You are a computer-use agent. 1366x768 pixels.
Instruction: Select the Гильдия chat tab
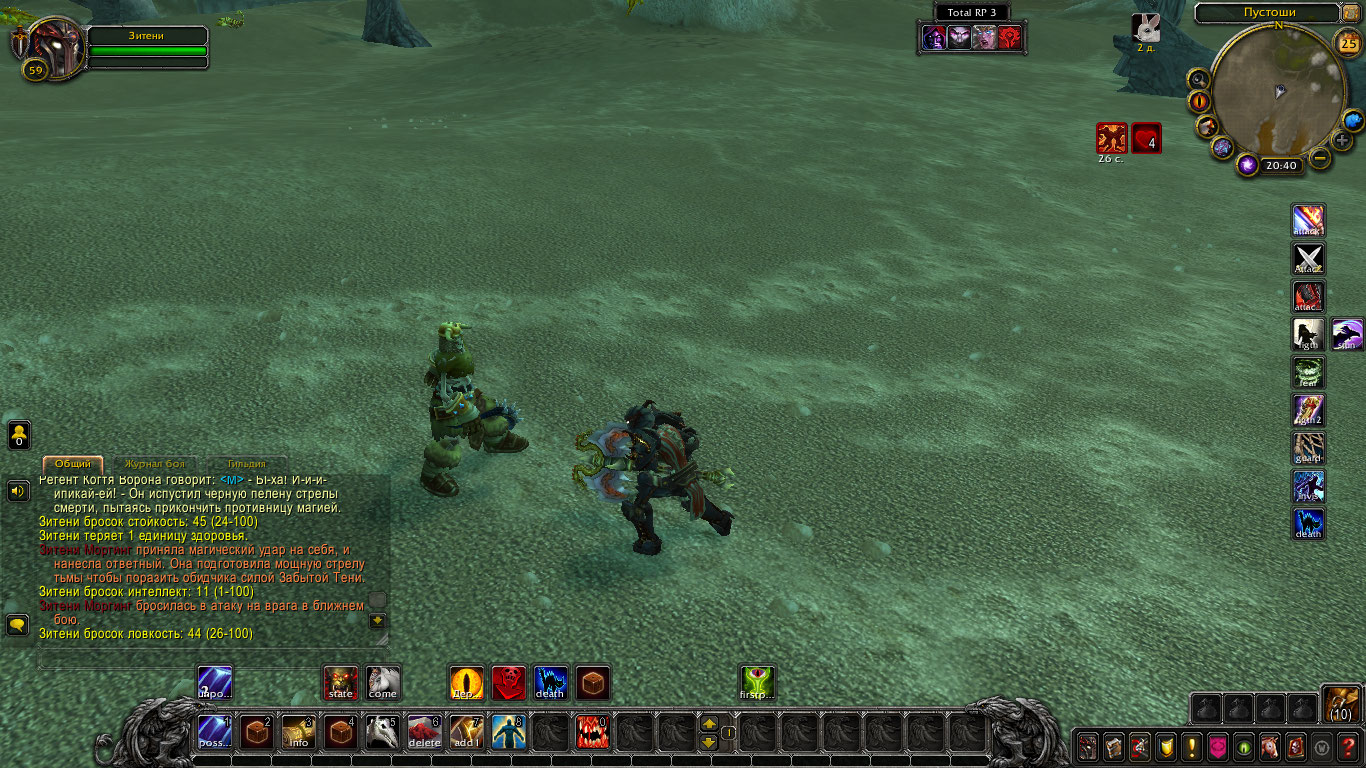(x=246, y=464)
